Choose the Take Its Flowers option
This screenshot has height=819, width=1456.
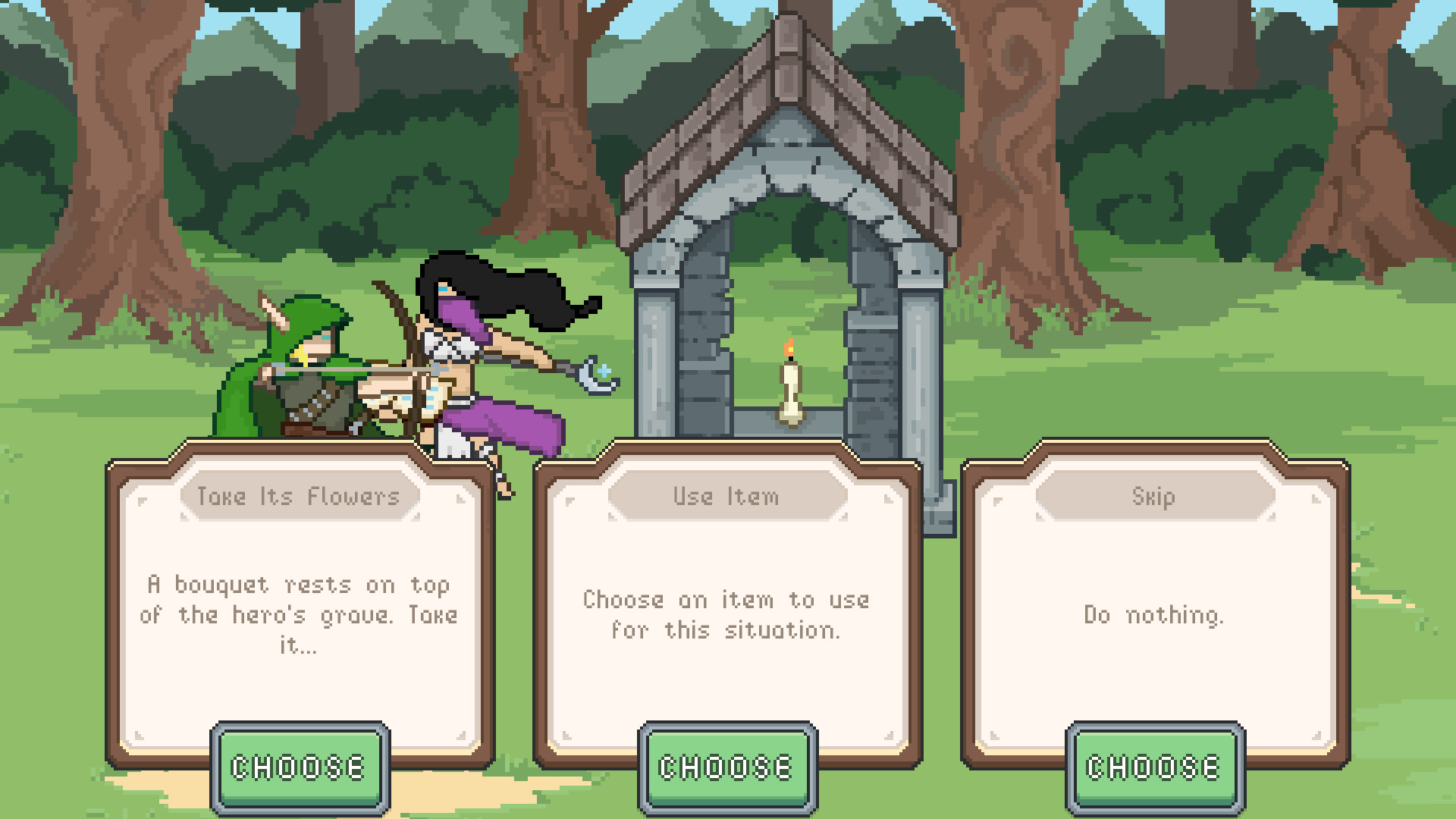pos(300,765)
